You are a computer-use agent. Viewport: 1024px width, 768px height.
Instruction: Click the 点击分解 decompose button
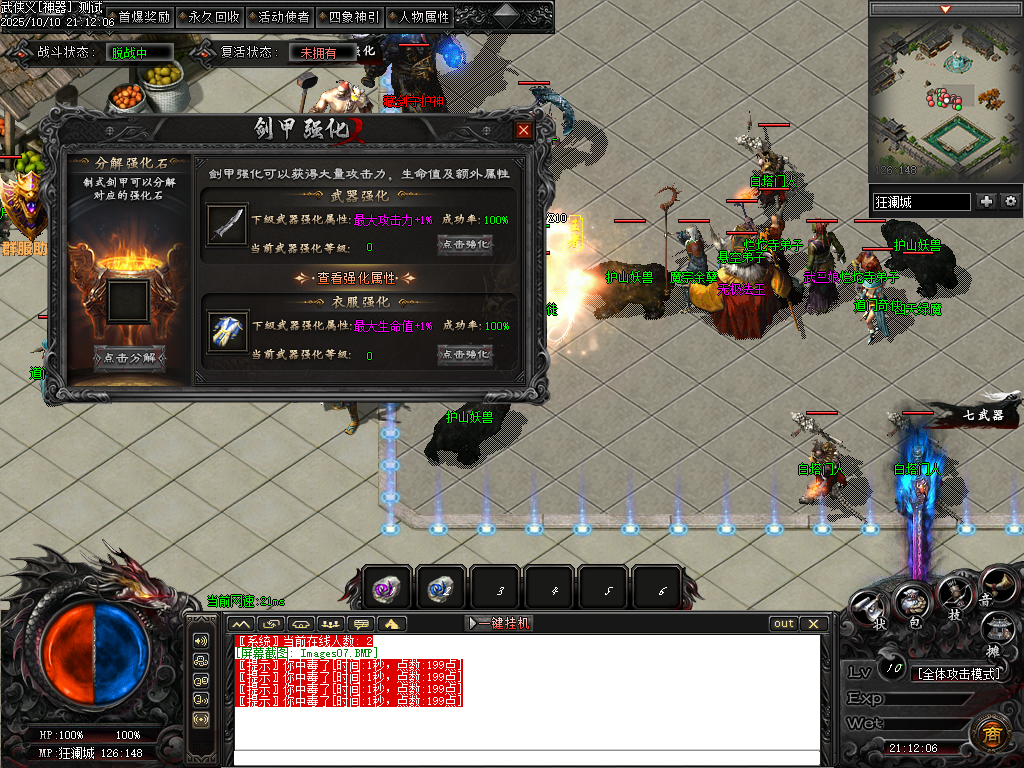(x=130, y=357)
